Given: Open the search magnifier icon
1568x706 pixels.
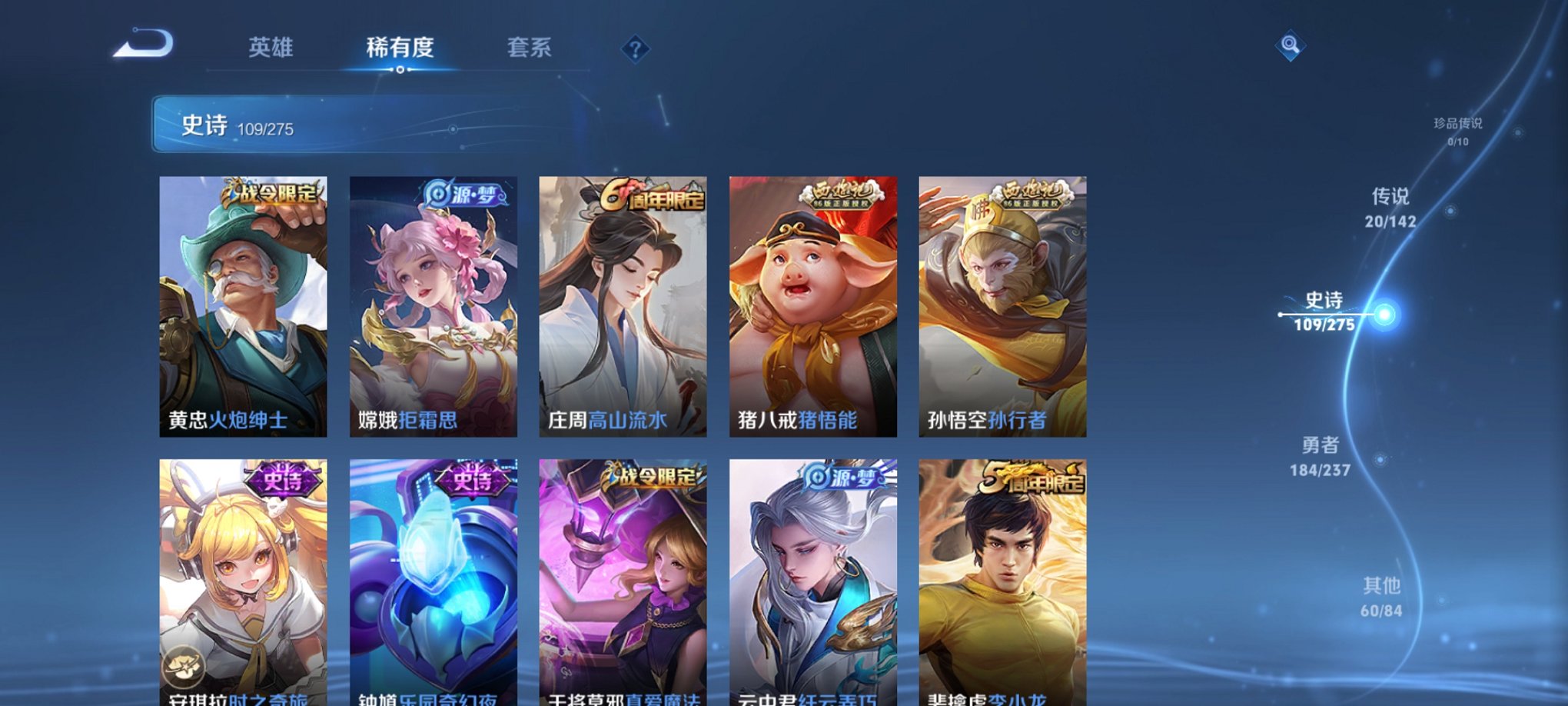Looking at the screenshot, I should 1291,48.
